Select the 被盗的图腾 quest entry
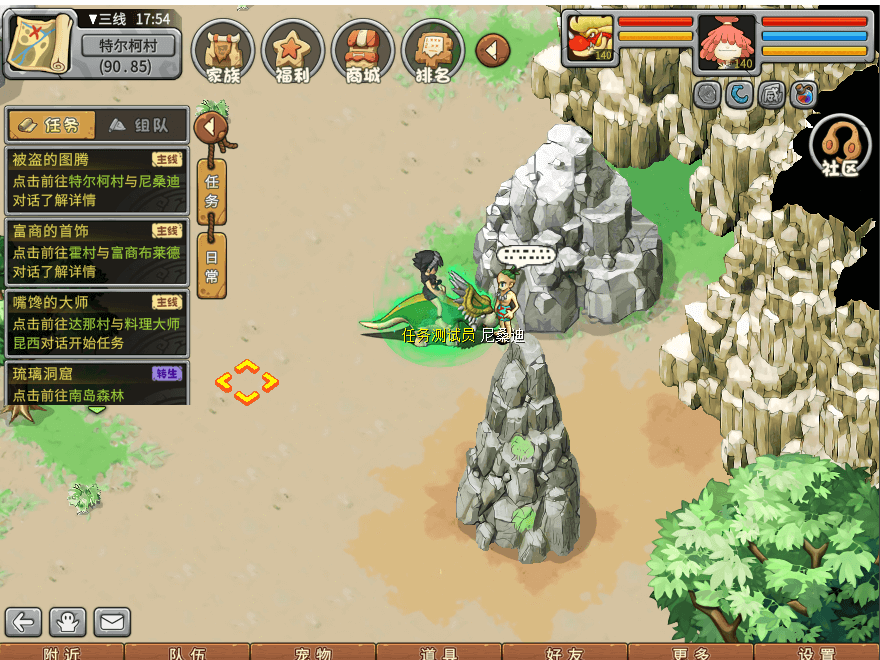Image resolution: width=880 pixels, height=660 pixels. pyautogui.click(x=97, y=180)
